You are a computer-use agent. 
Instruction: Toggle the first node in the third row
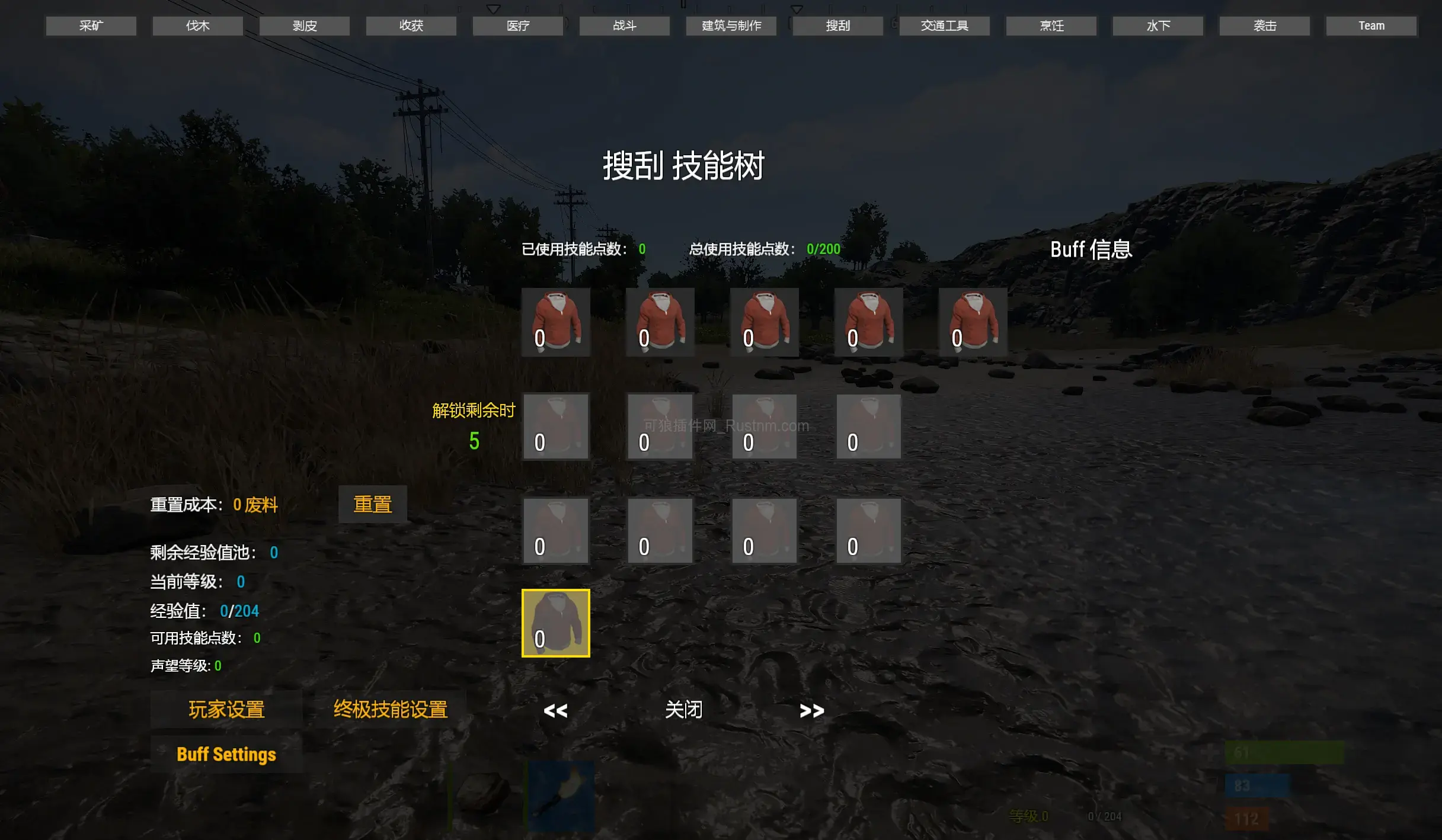click(555, 529)
